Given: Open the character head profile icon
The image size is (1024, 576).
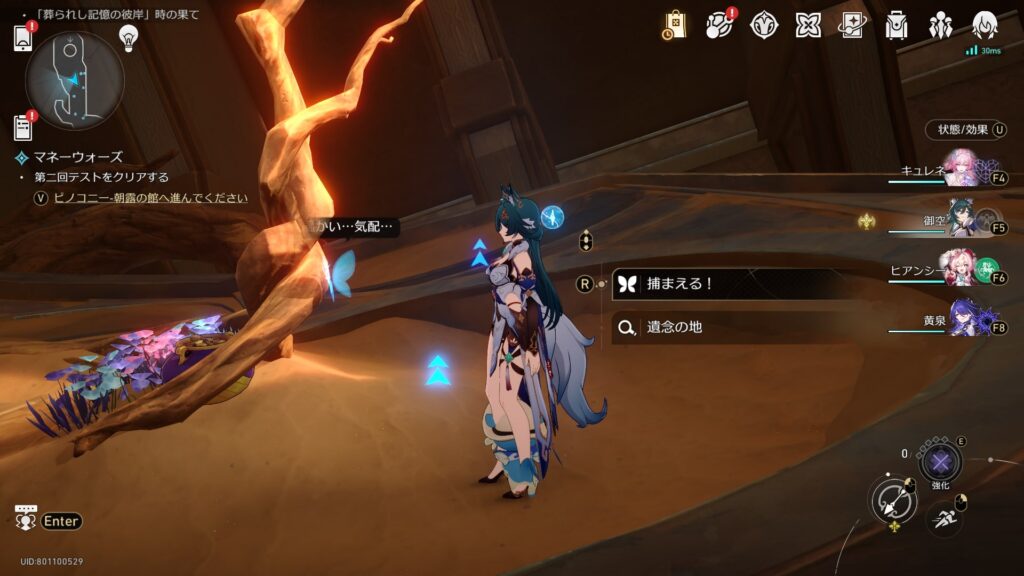Looking at the screenshot, I should (x=985, y=24).
